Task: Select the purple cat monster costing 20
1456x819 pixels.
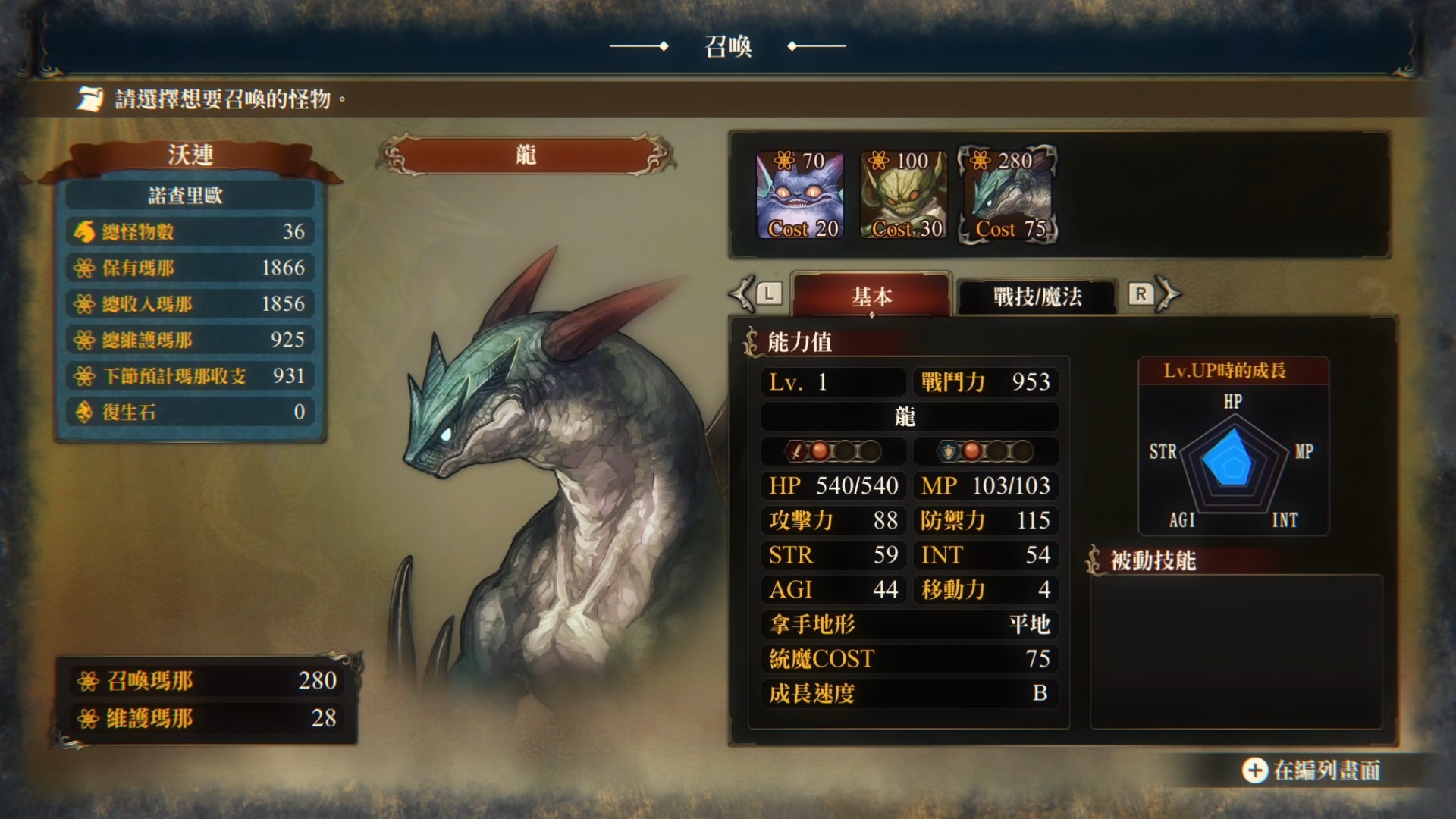Action: tap(801, 195)
